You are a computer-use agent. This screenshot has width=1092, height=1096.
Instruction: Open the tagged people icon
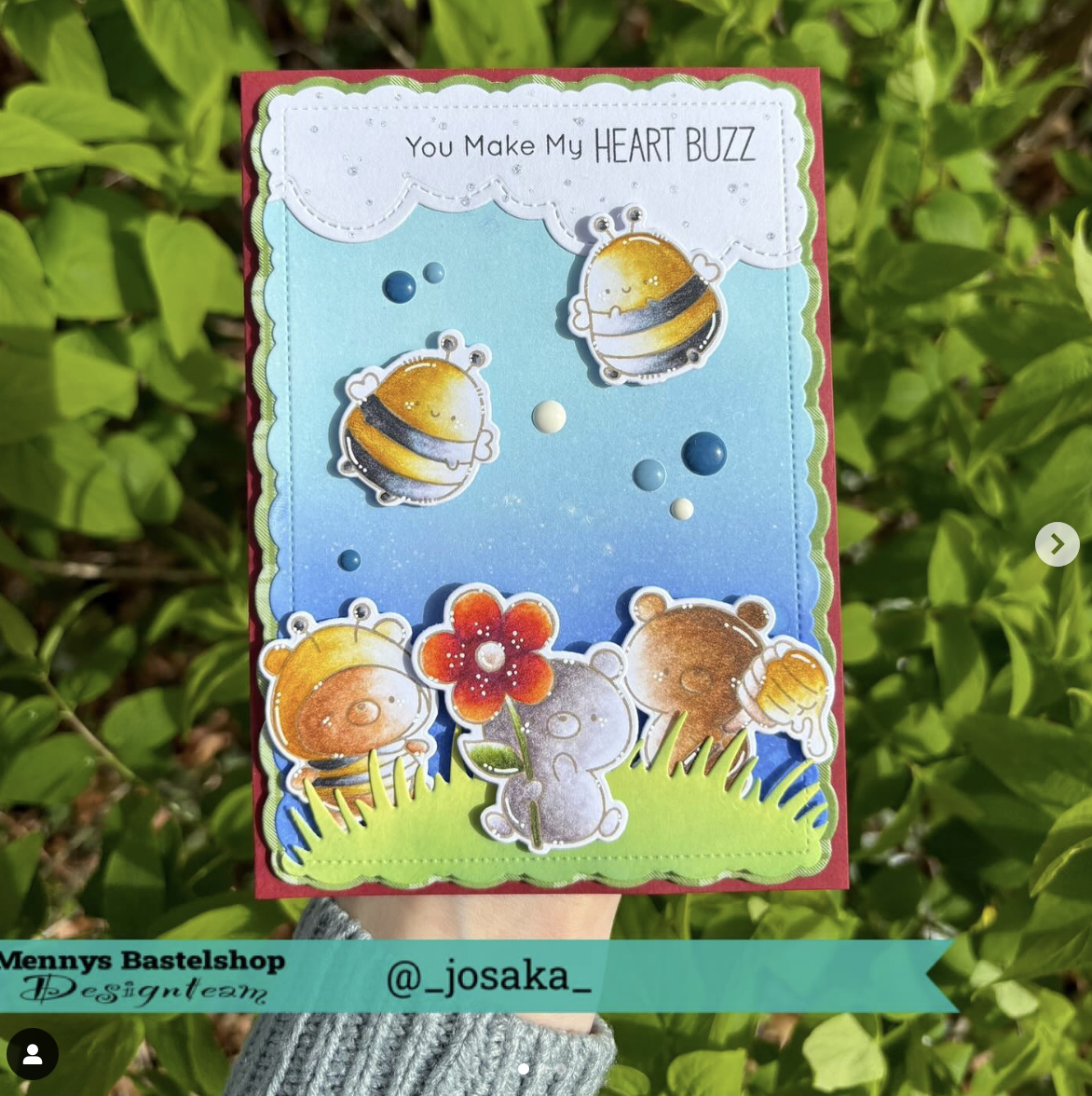pyautogui.click(x=33, y=1053)
